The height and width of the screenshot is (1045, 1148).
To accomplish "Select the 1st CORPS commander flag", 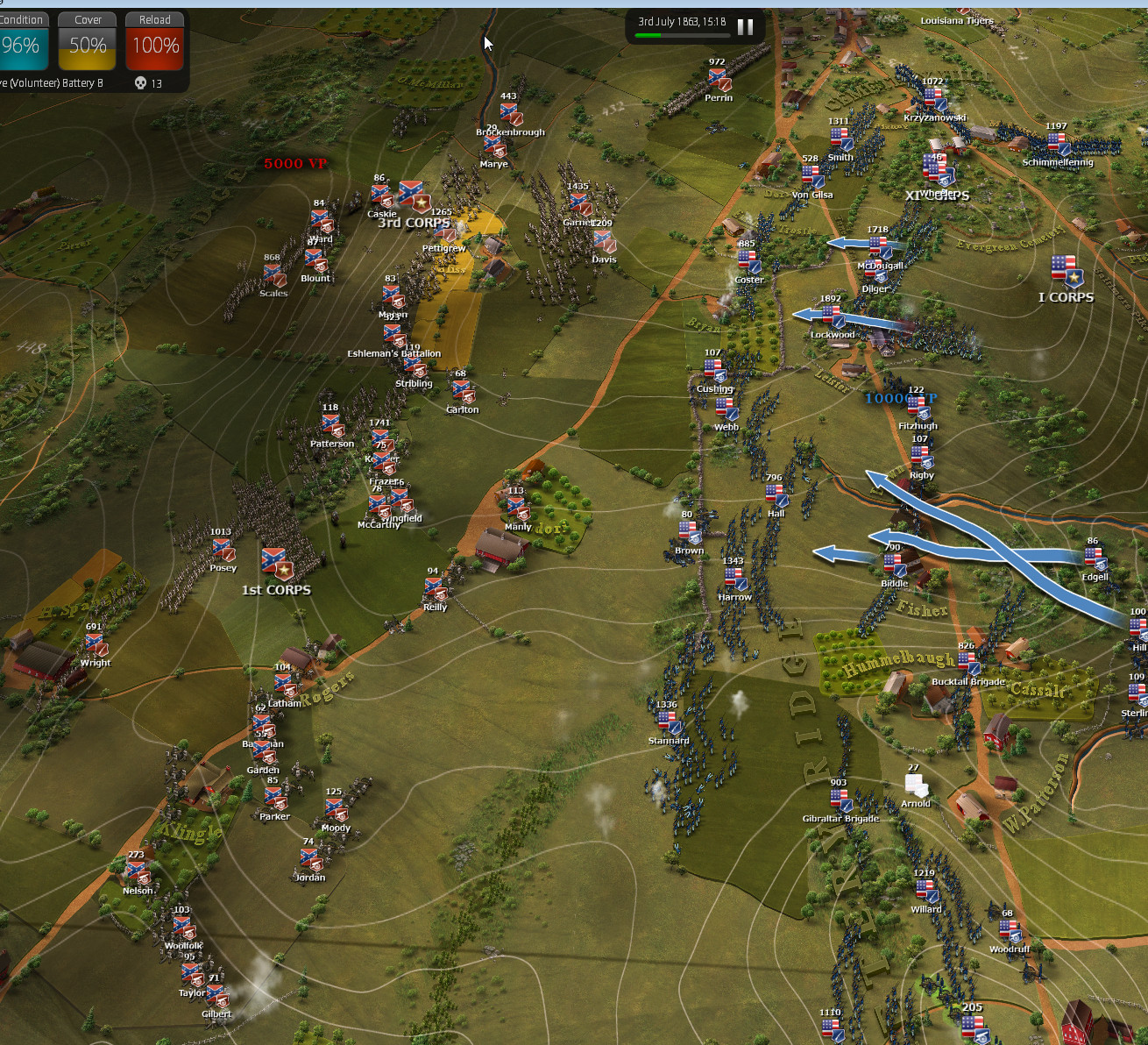I will tap(276, 564).
